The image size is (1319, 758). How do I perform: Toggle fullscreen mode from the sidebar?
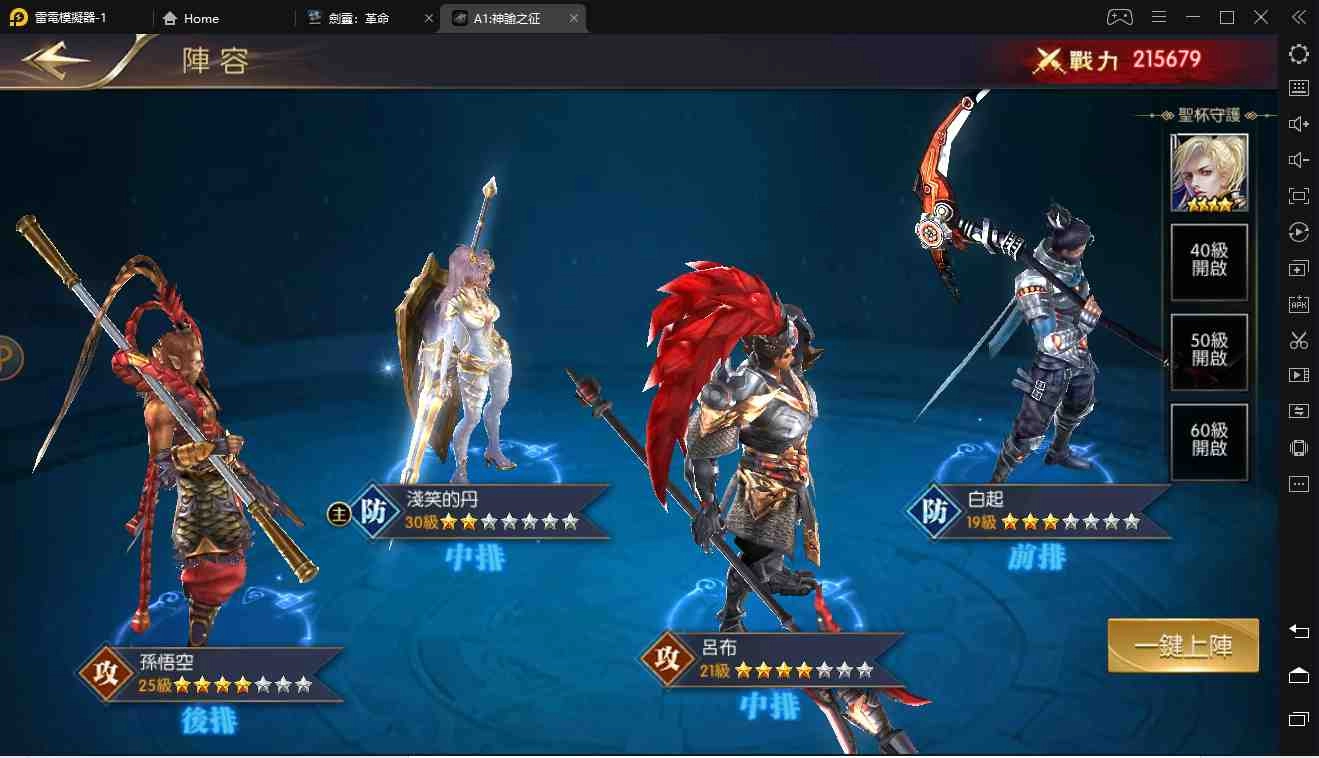pyautogui.click(x=1298, y=195)
